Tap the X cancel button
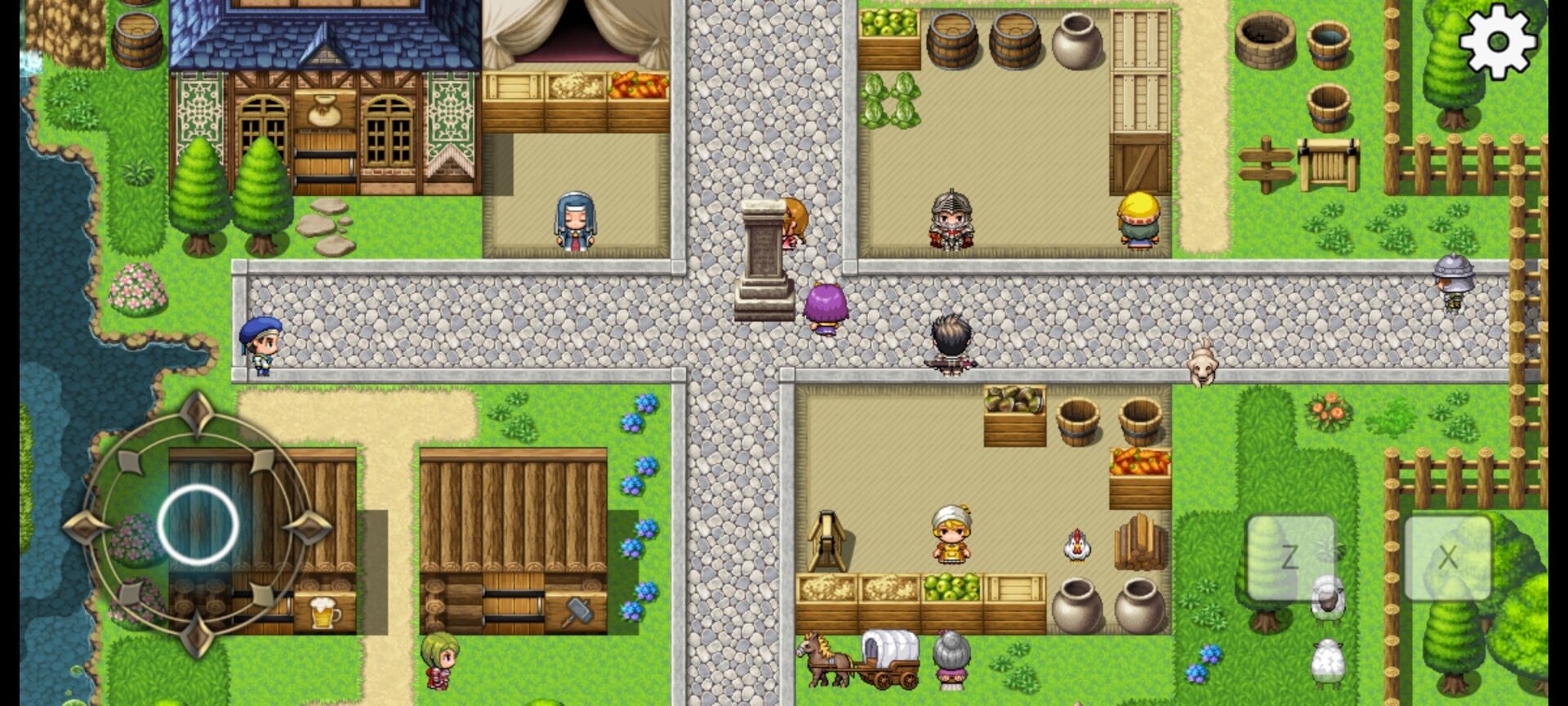Screen dimensions: 1568x706 (x=1447, y=557)
